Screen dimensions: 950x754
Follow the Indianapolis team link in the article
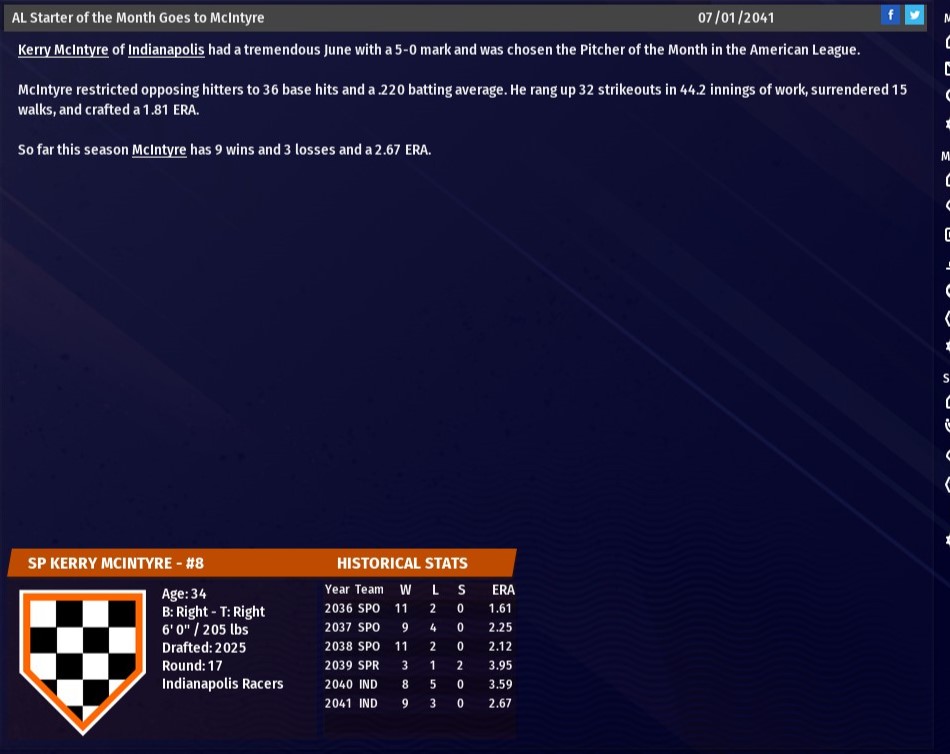(x=166, y=50)
